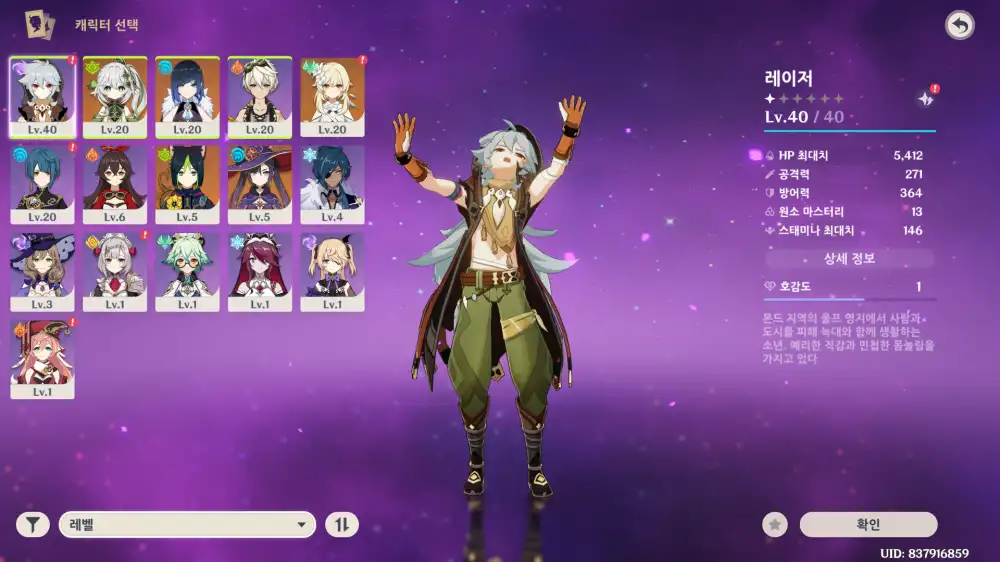
Task: Select Sucrose's character portrait
Action: [x=188, y=272]
